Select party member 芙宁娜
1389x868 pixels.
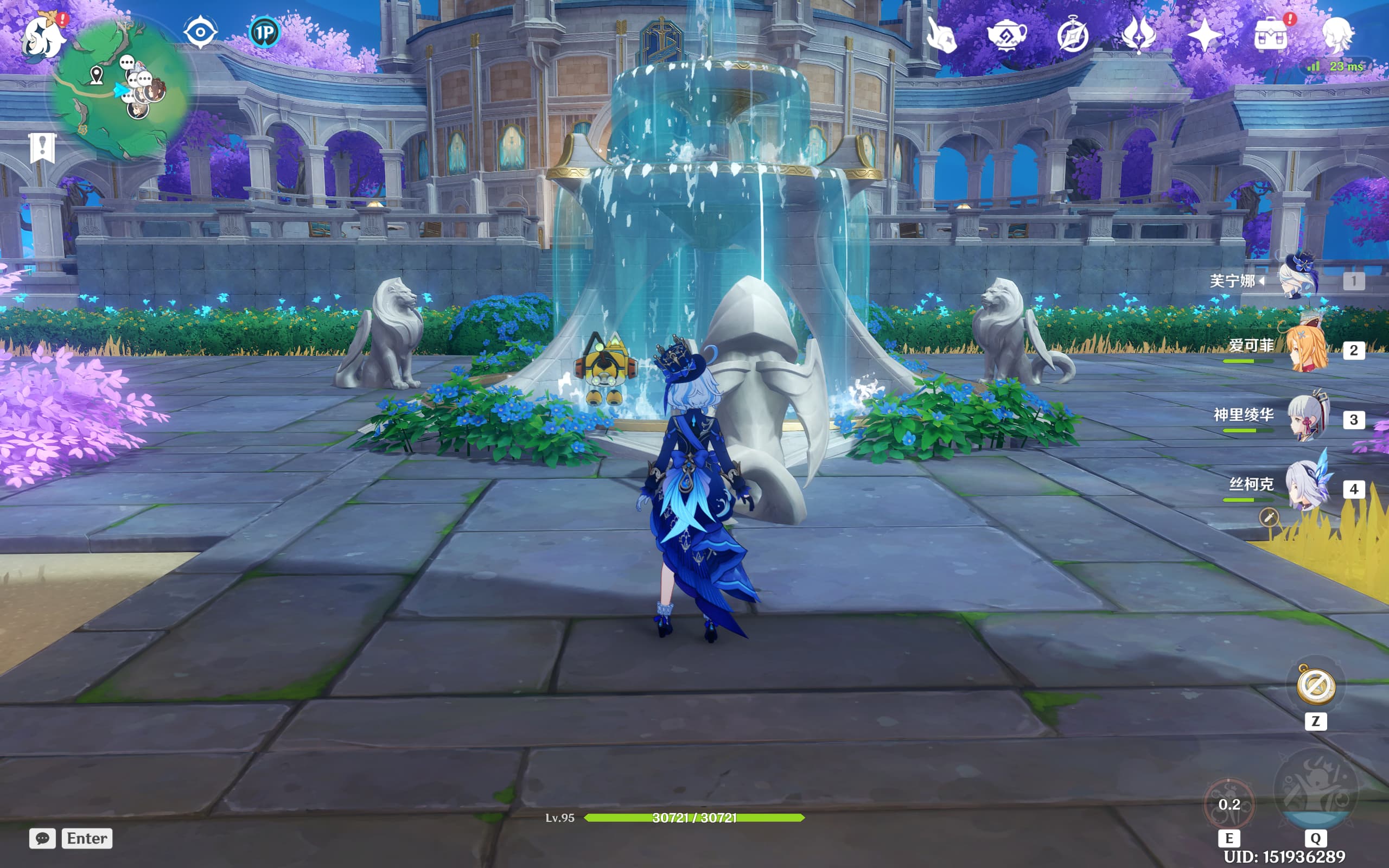pos(1299,278)
